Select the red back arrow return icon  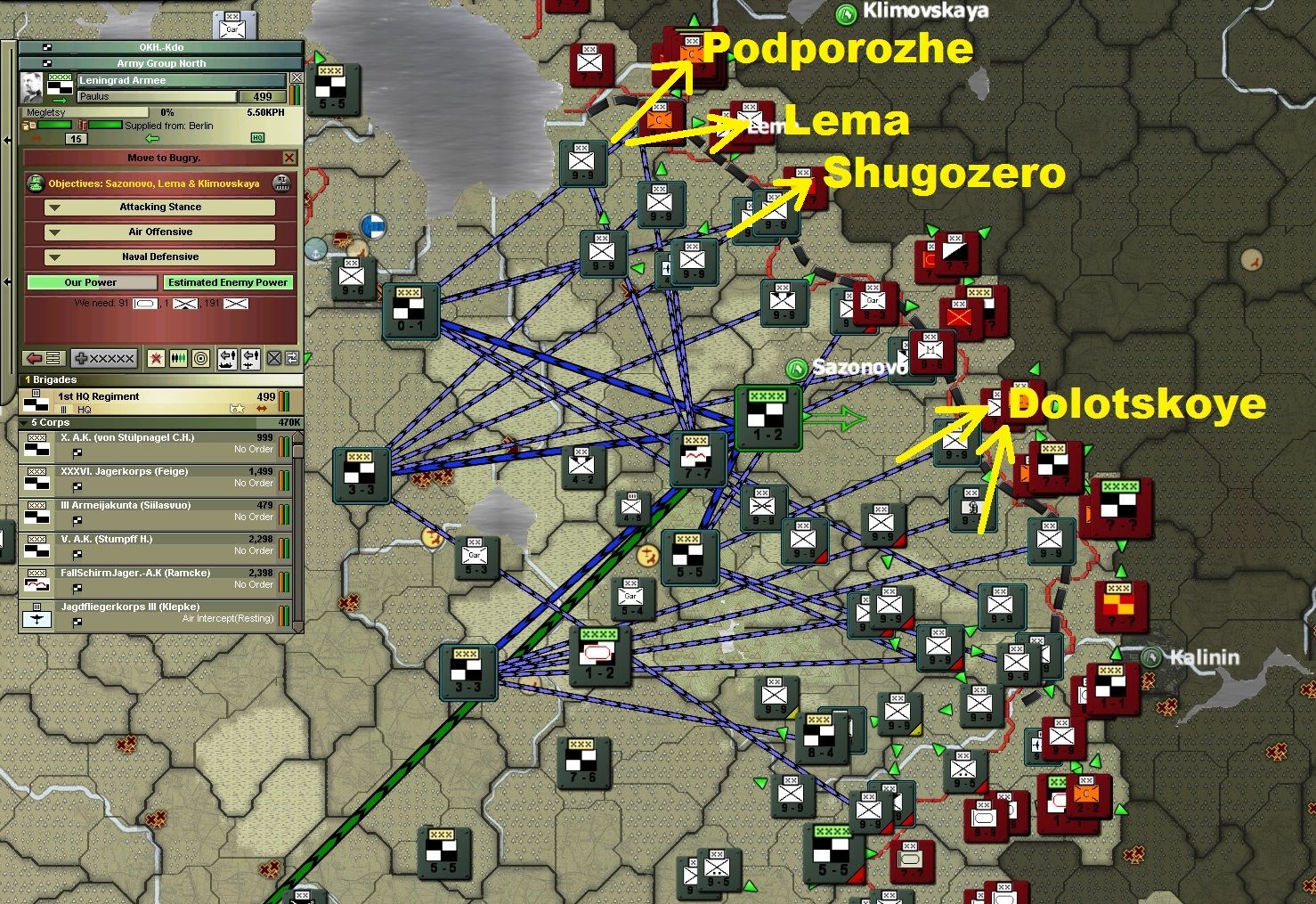point(35,358)
